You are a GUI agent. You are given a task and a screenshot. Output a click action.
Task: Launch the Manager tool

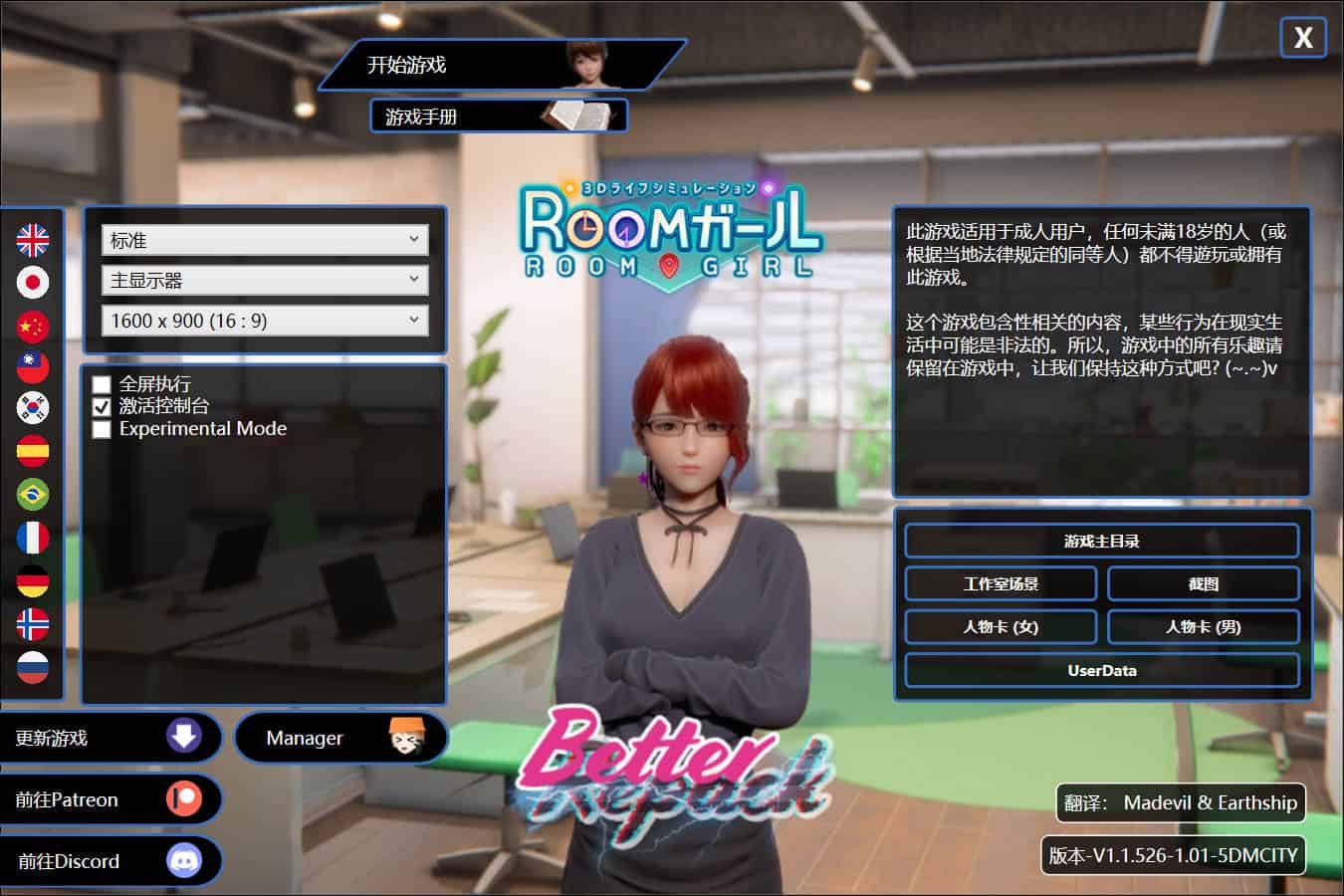(340, 738)
